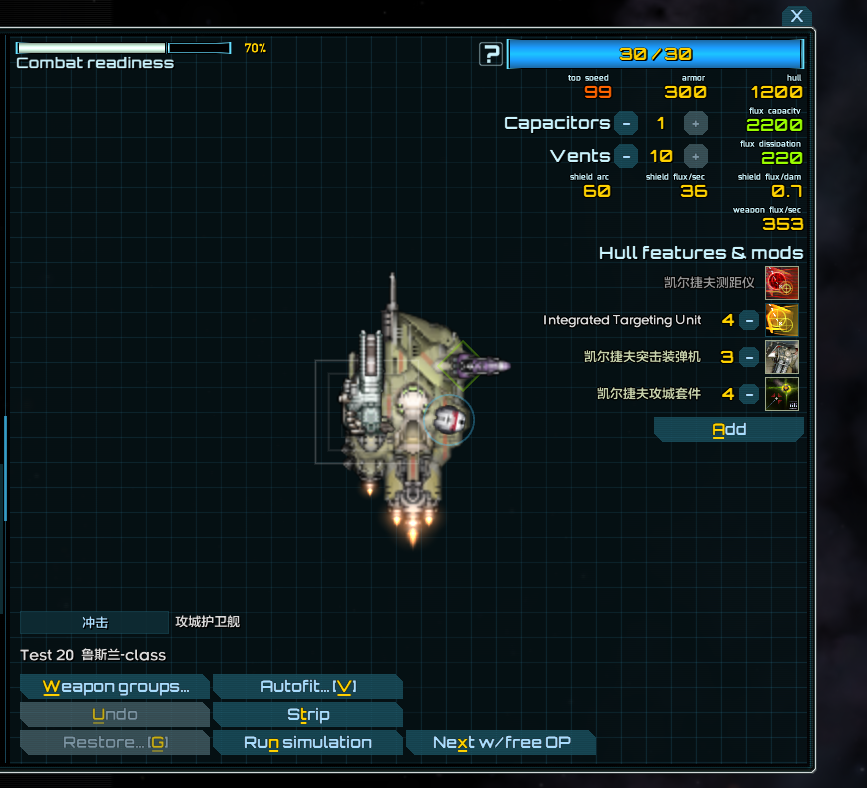Go to Next w/free OP

(501, 743)
